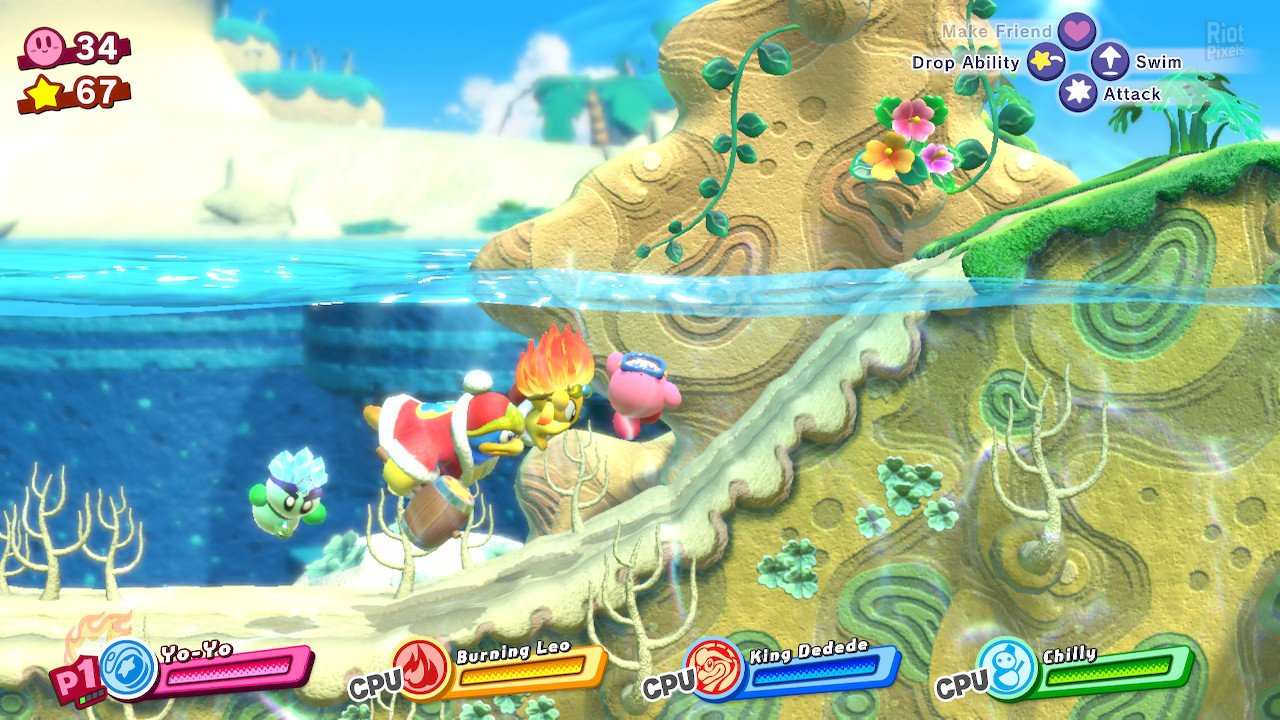Click the Burning Leo fire icon
Screen dimensions: 1280x720
coord(420,668)
